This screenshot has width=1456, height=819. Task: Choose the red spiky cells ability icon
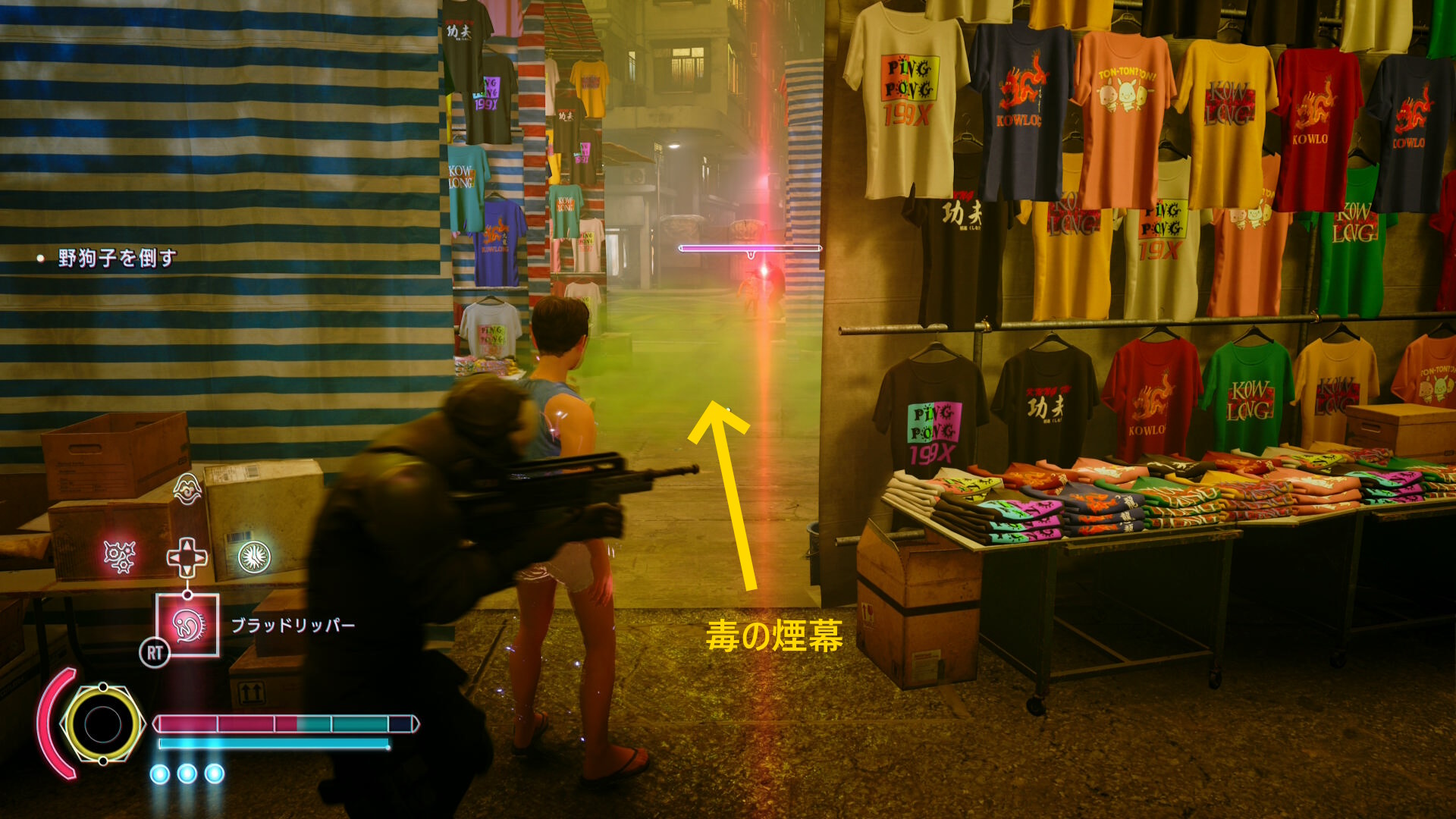click(x=119, y=557)
